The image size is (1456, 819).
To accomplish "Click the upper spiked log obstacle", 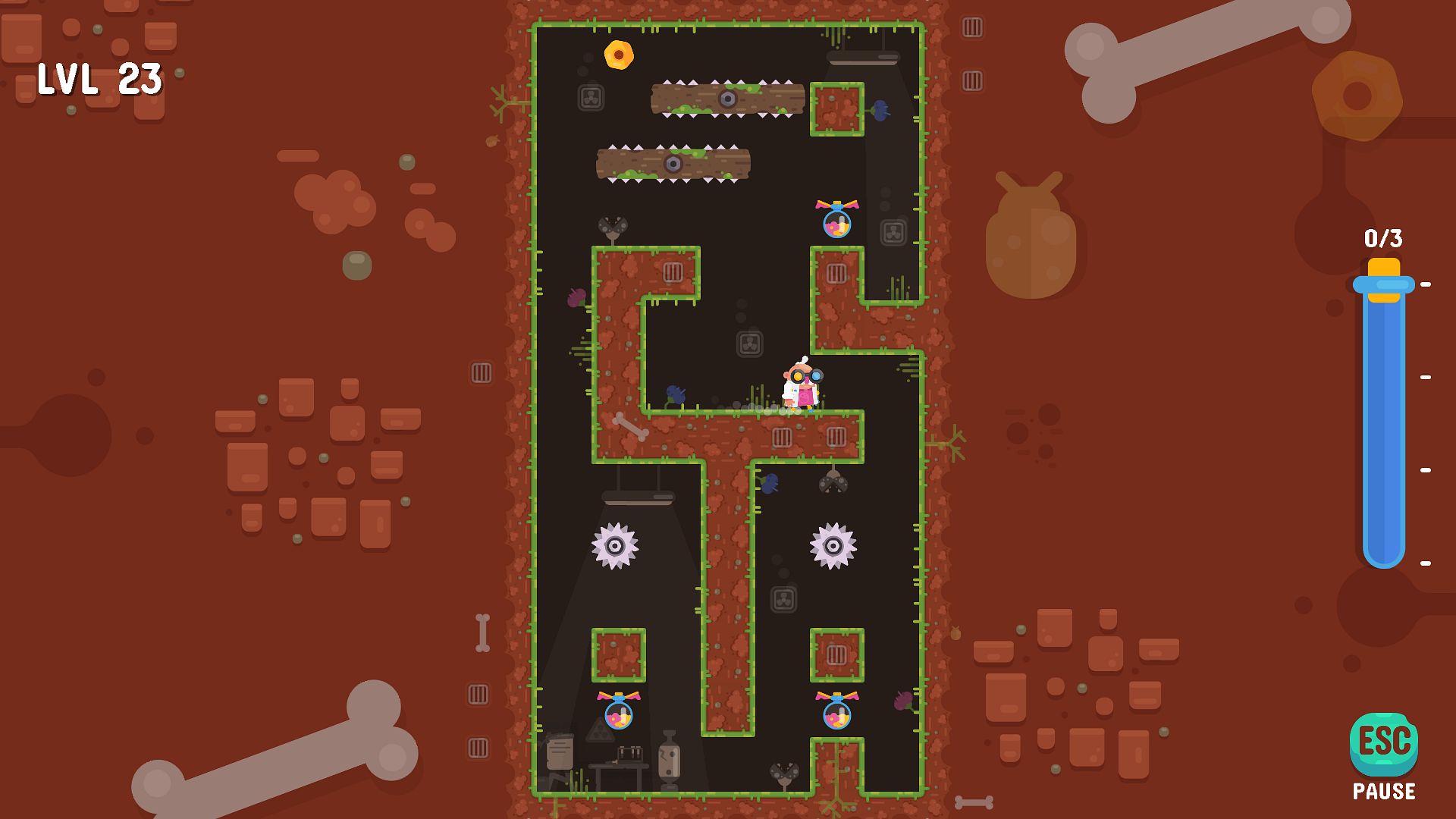I will (x=726, y=99).
